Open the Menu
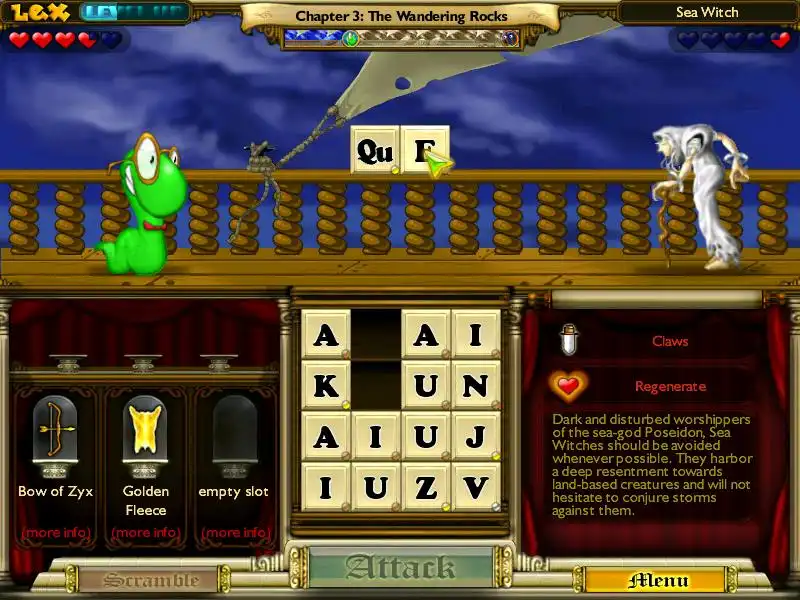This screenshot has height=600, width=800. click(658, 580)
